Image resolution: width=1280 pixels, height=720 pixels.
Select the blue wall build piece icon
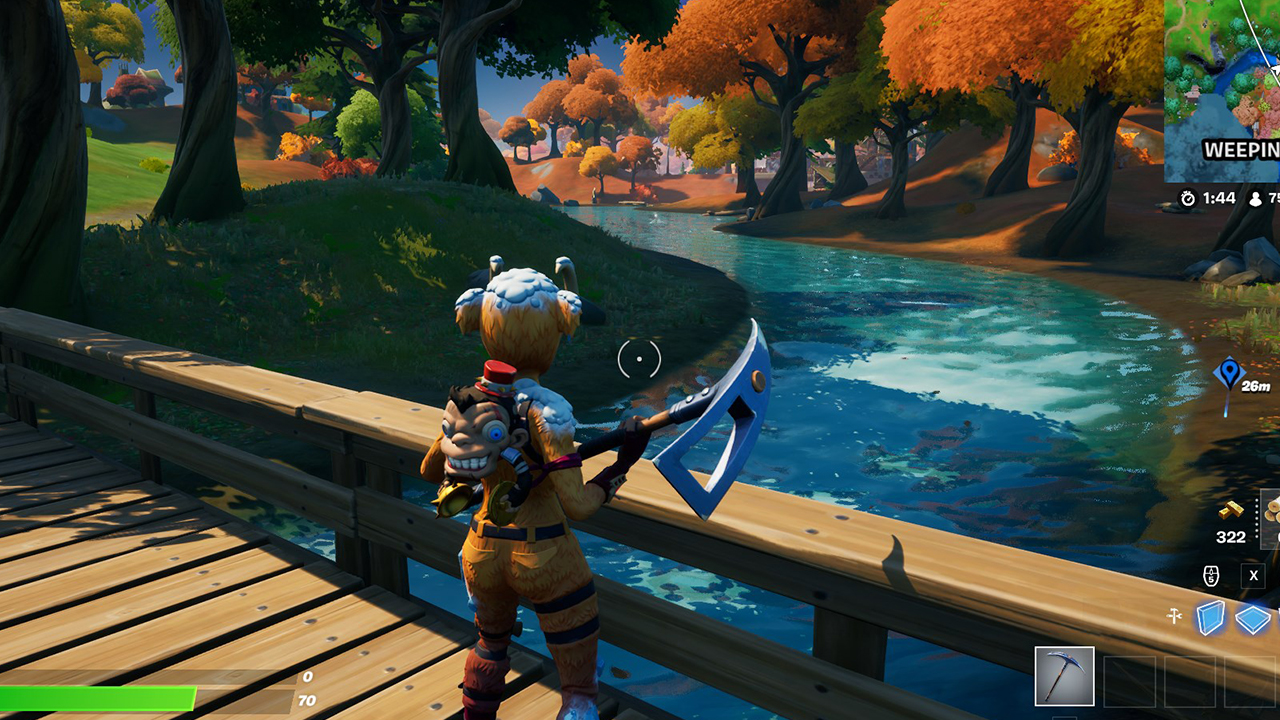pyautogui.click(x=1211, y=617)
